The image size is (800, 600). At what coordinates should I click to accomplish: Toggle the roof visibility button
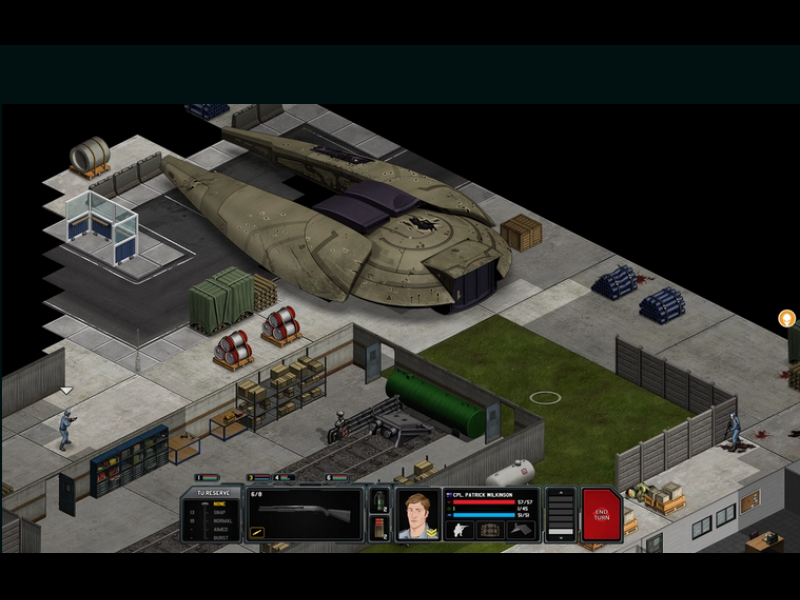point(521,530)
